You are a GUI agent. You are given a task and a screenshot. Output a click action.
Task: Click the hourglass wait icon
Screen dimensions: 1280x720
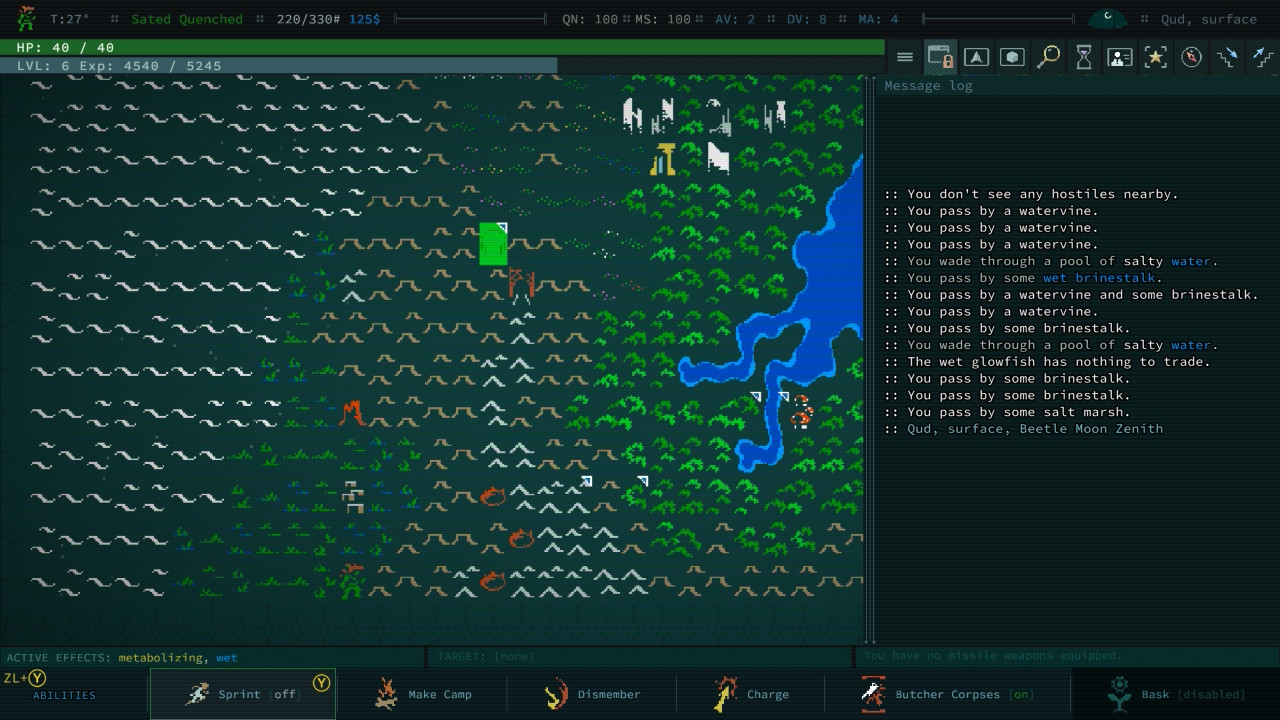tap(1084, 57)
